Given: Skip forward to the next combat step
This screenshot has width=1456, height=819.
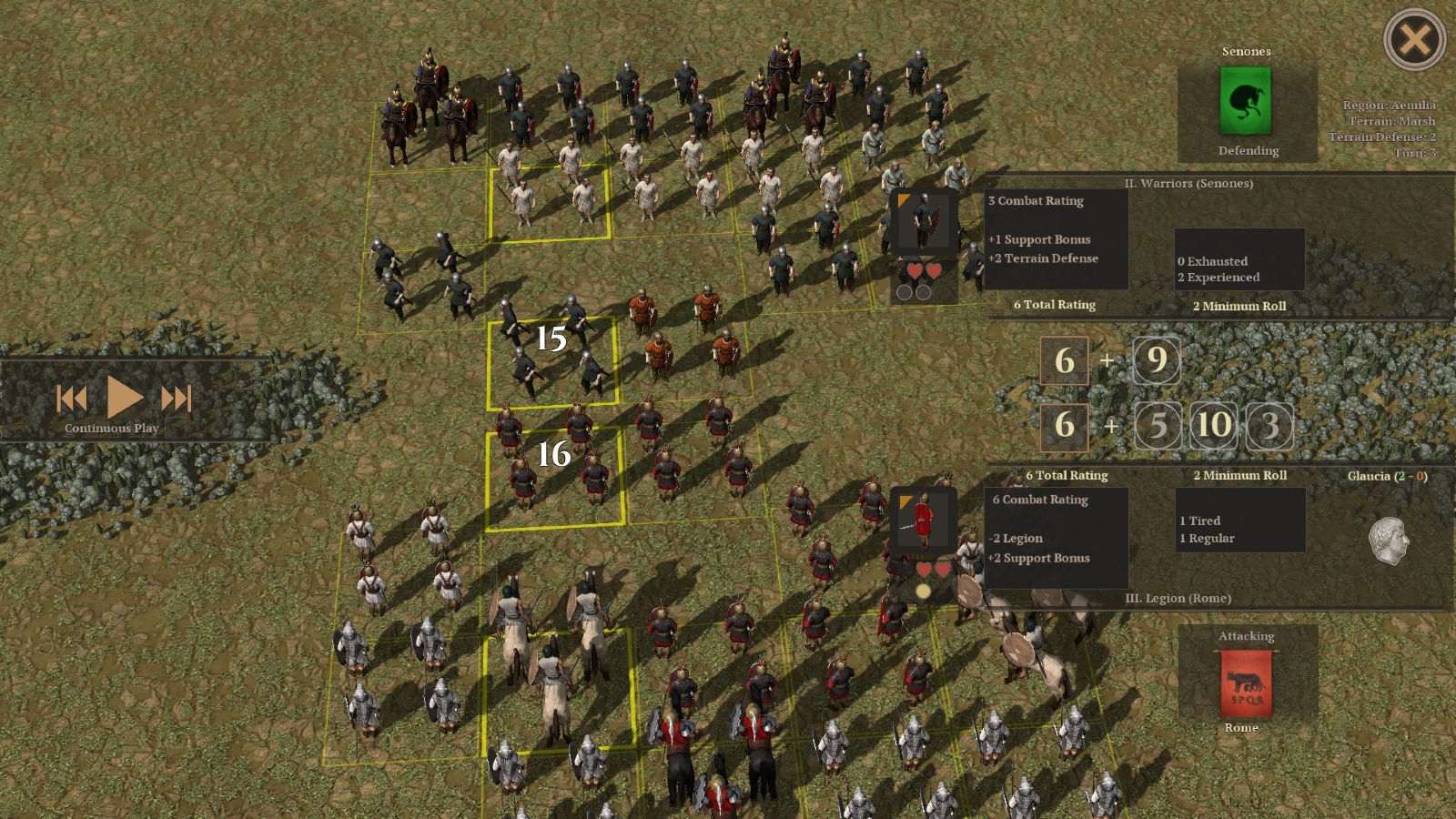Looking at the screenshot, I should coord(177,398).
